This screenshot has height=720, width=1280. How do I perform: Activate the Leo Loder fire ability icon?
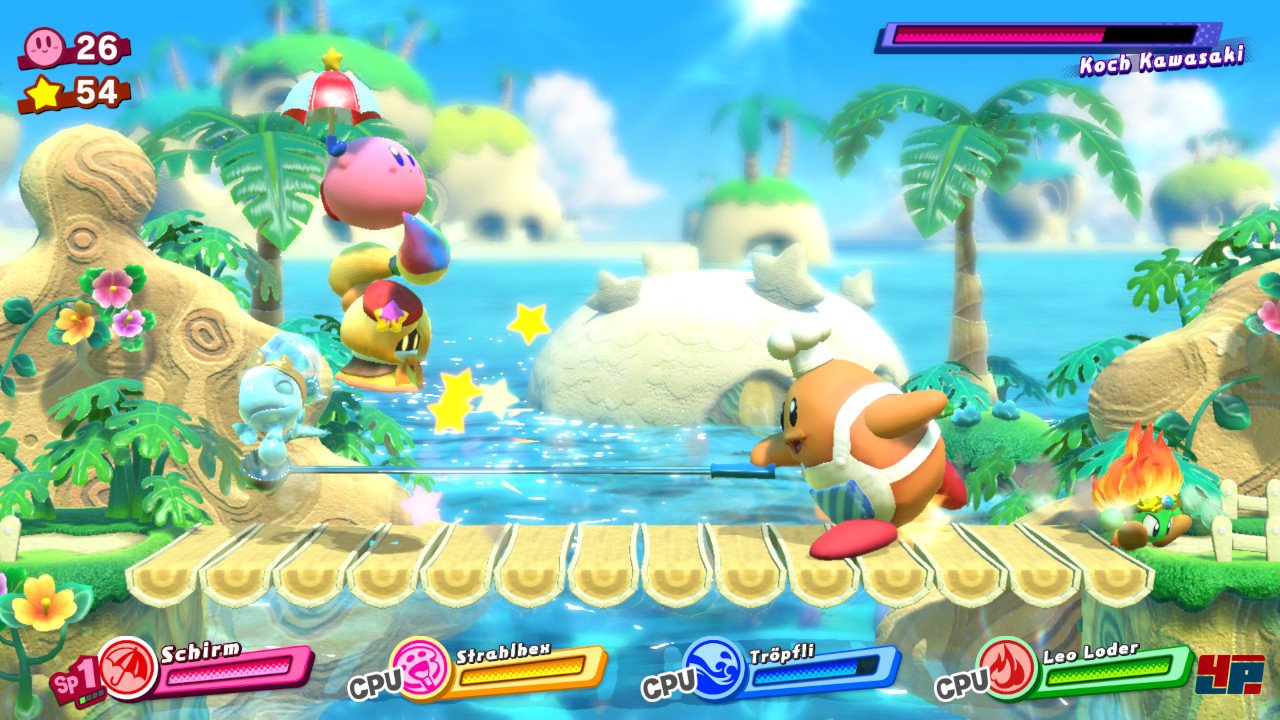tap(1008, 667)
